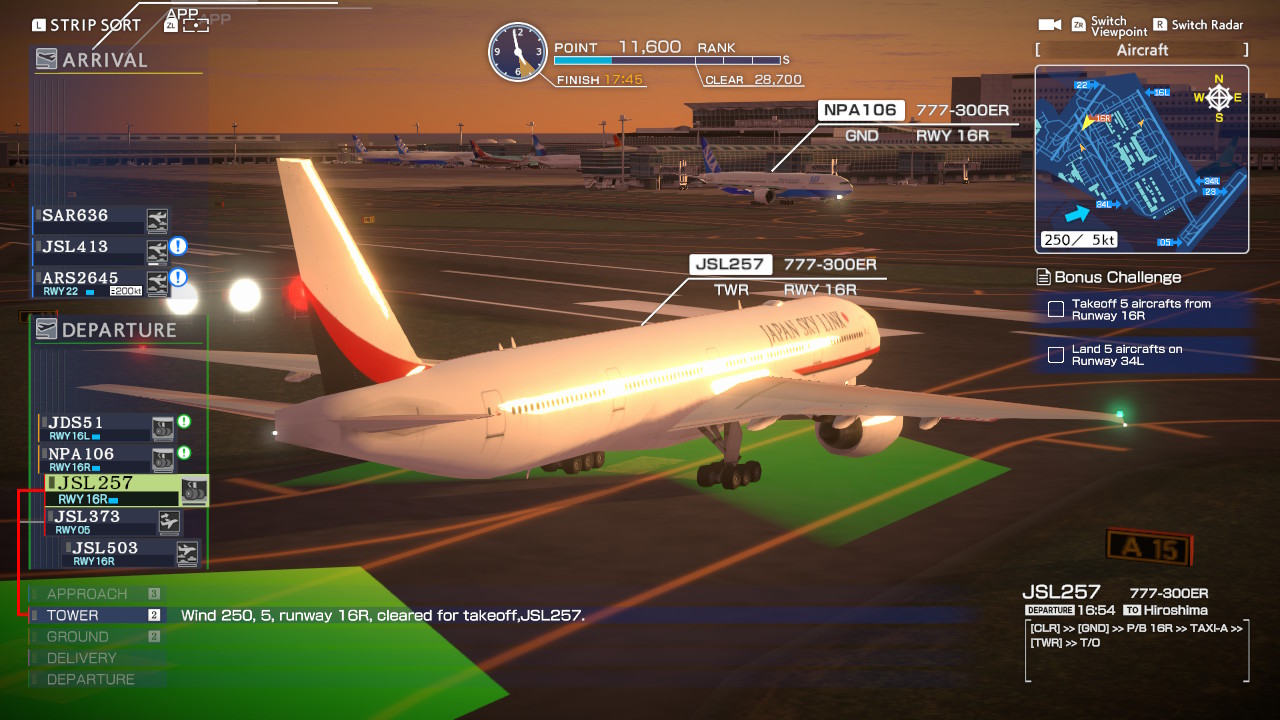
Task: Click the departing plane icon on JSL503 strip
Action: 186,553
